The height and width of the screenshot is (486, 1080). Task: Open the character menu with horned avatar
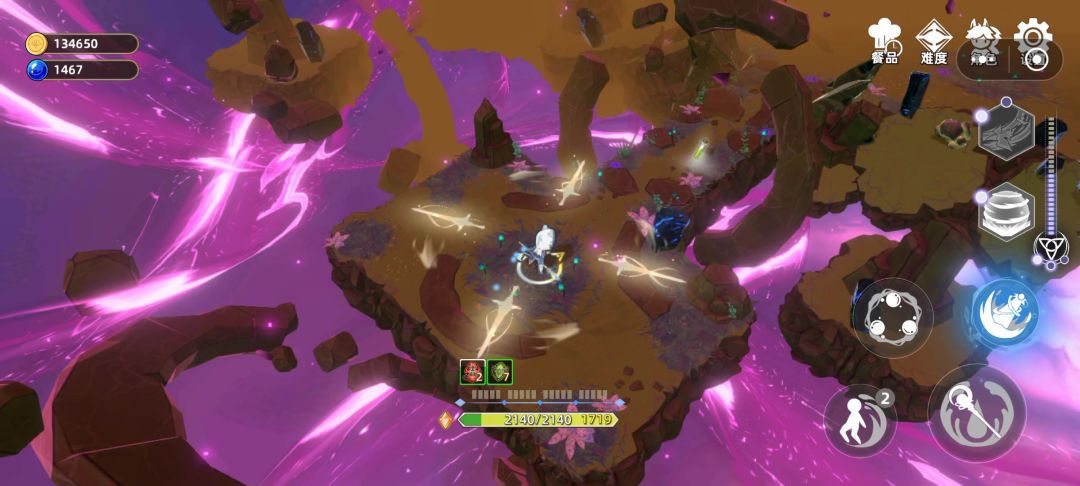click(x=982, y=43)
